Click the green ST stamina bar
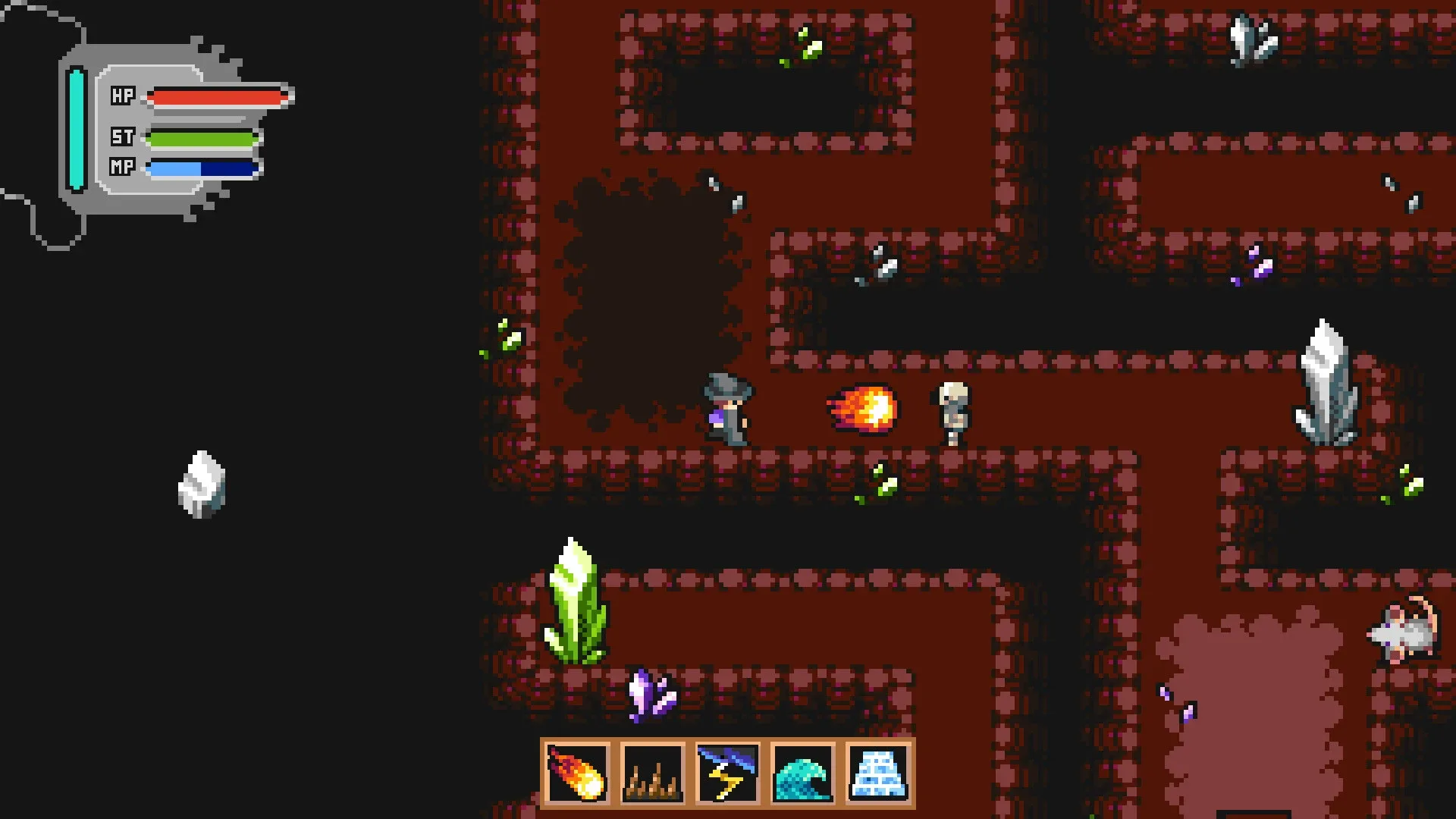Viewport: 1456px width, 819px height. 201,137
